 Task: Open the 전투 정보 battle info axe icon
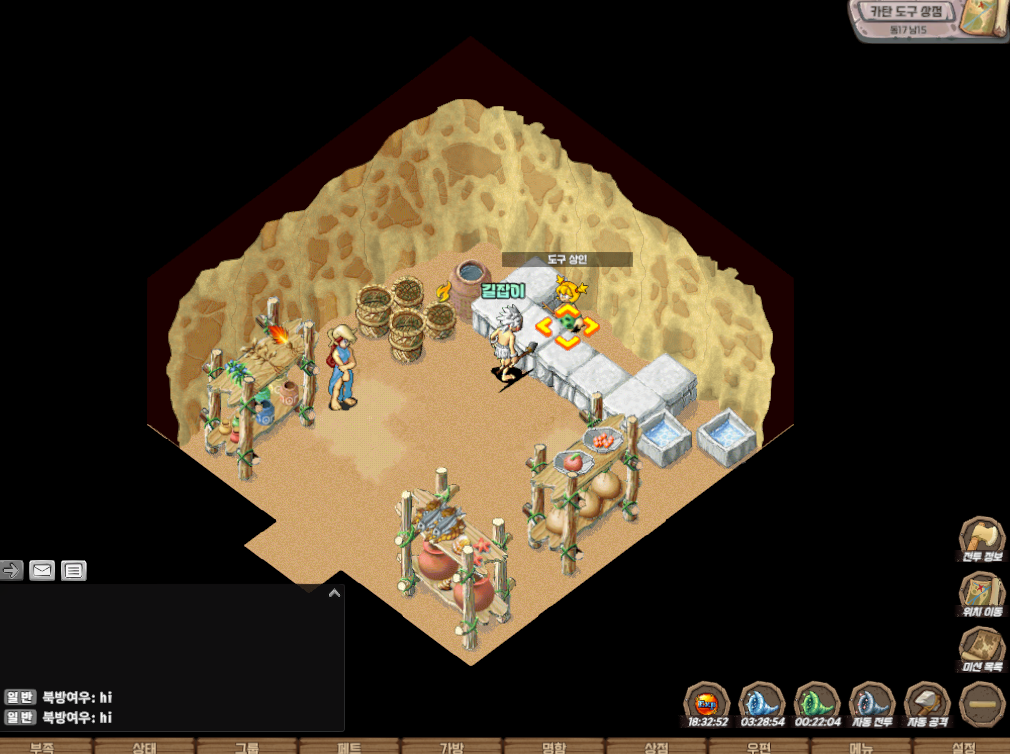point(981,540)
